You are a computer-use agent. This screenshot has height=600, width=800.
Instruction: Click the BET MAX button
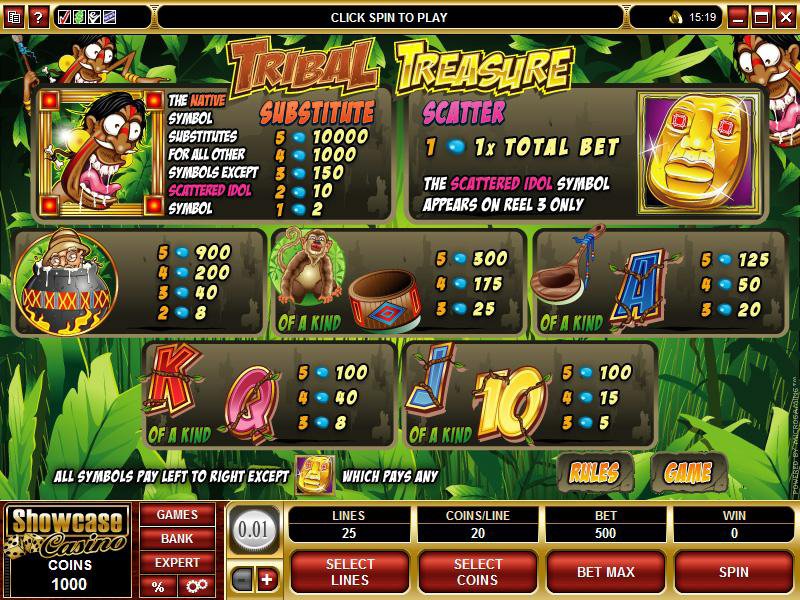pos(604,572)
